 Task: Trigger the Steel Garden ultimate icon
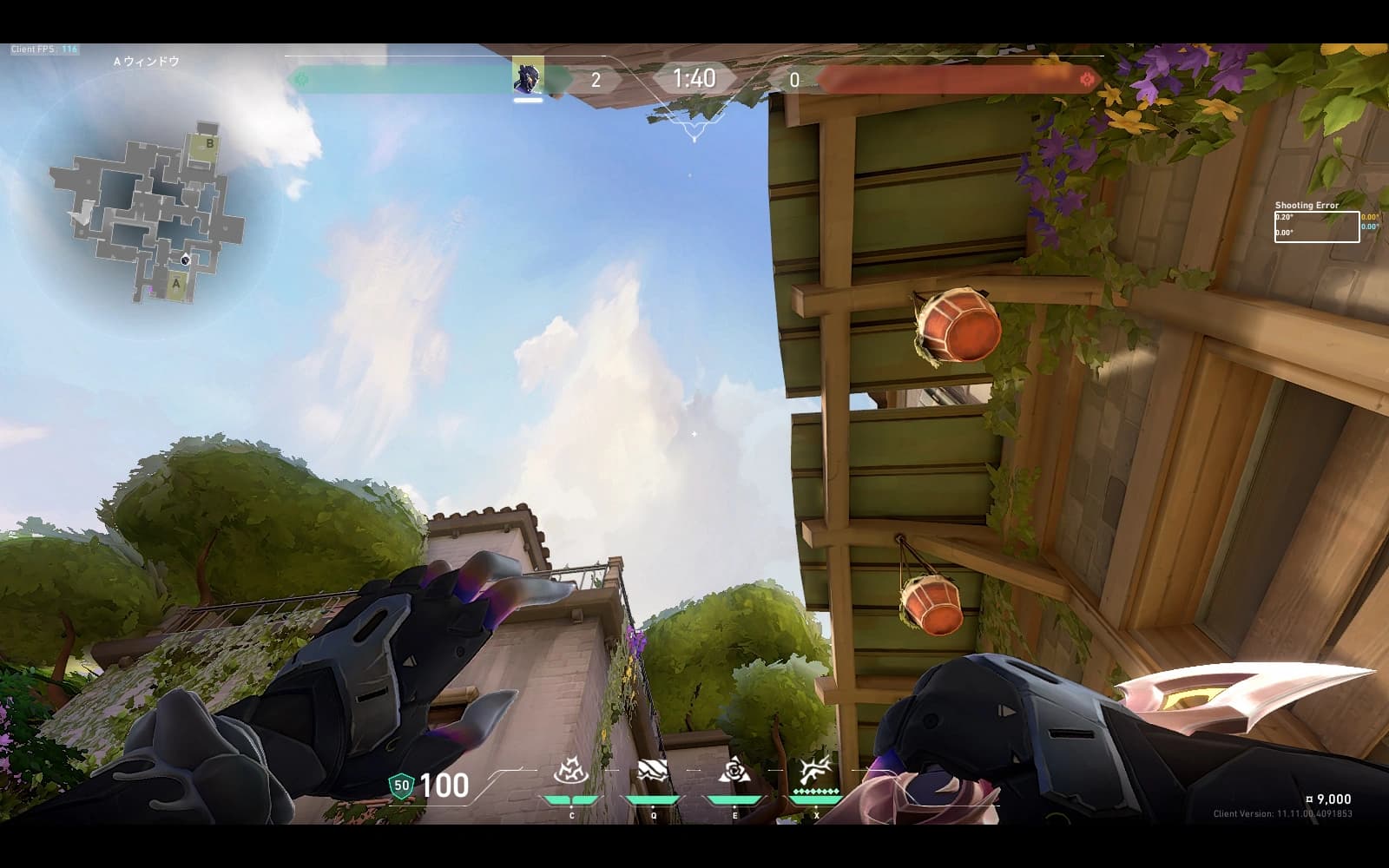tap(815, 769)
